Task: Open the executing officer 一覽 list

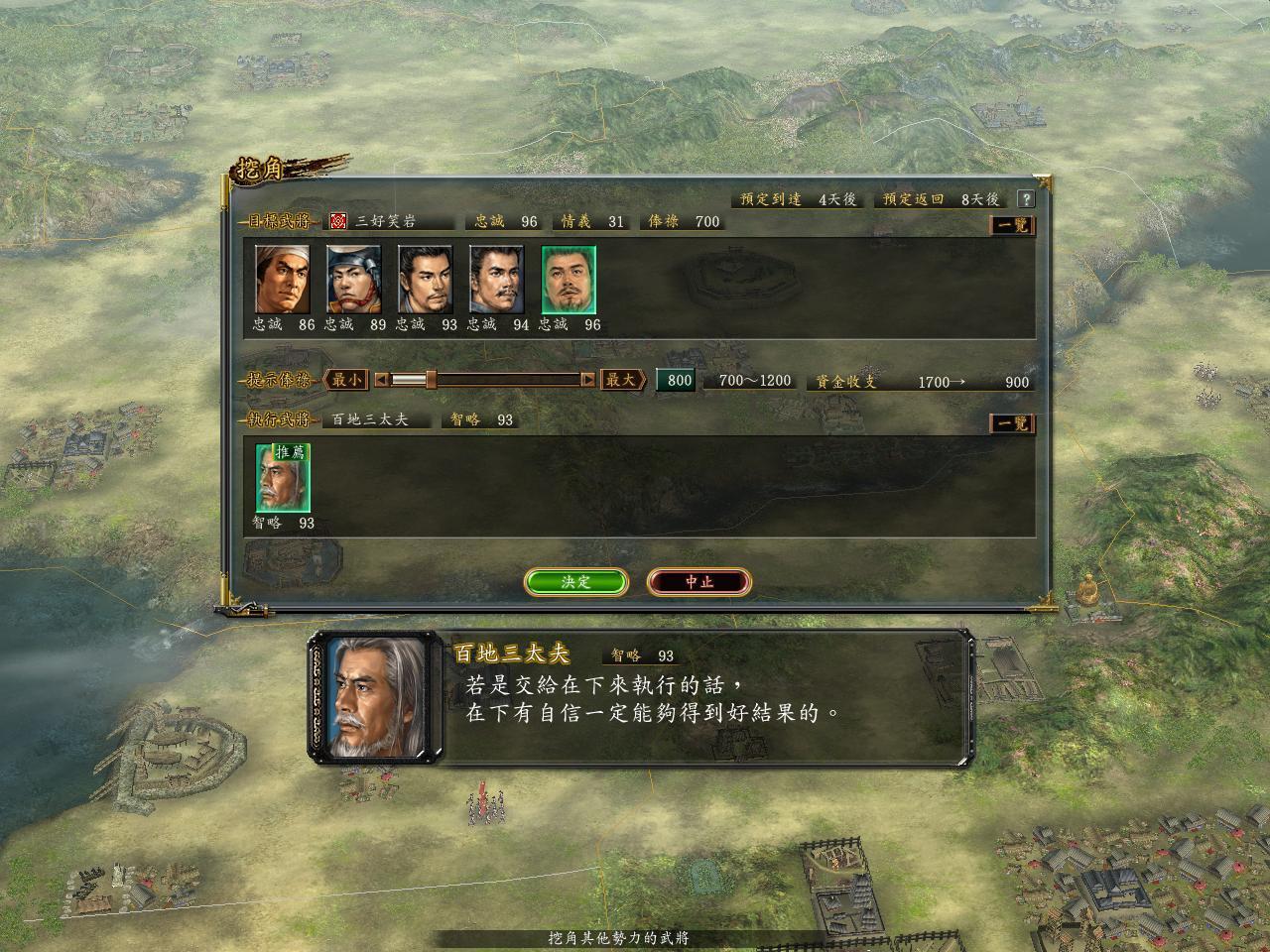Action: pos(1013,423)
